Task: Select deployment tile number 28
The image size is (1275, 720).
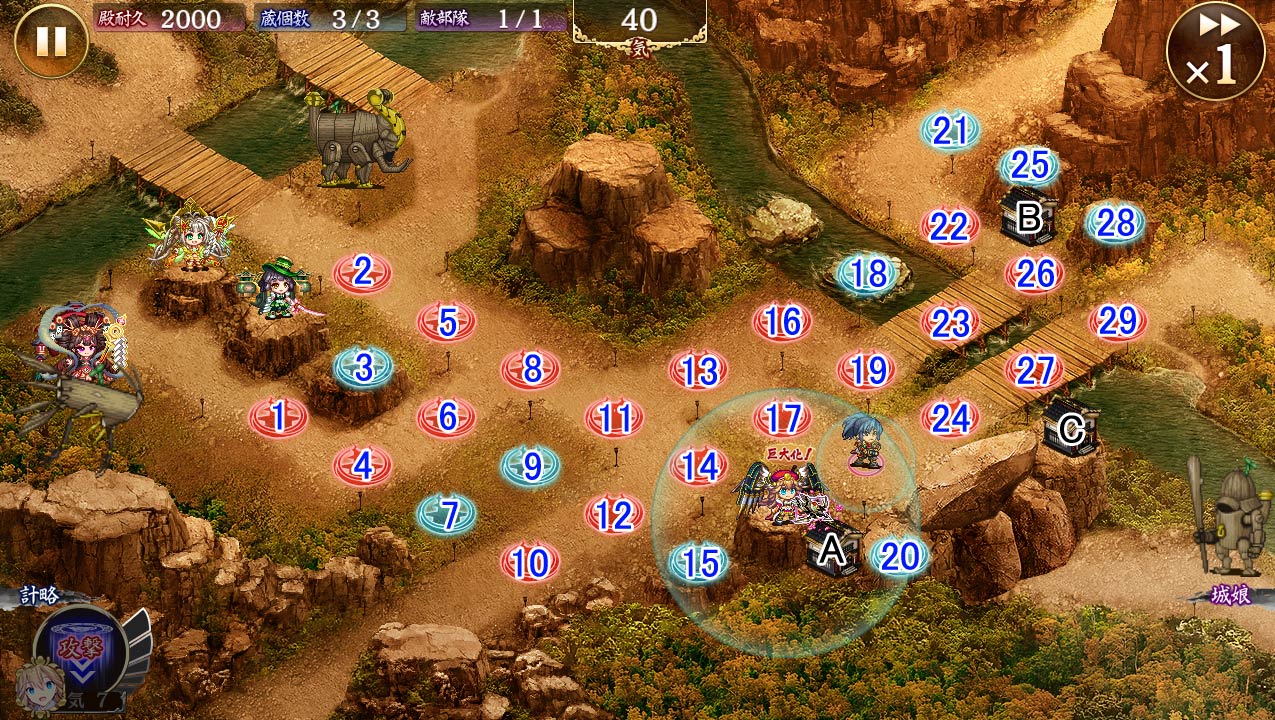Action: [x=1115, y=223]
